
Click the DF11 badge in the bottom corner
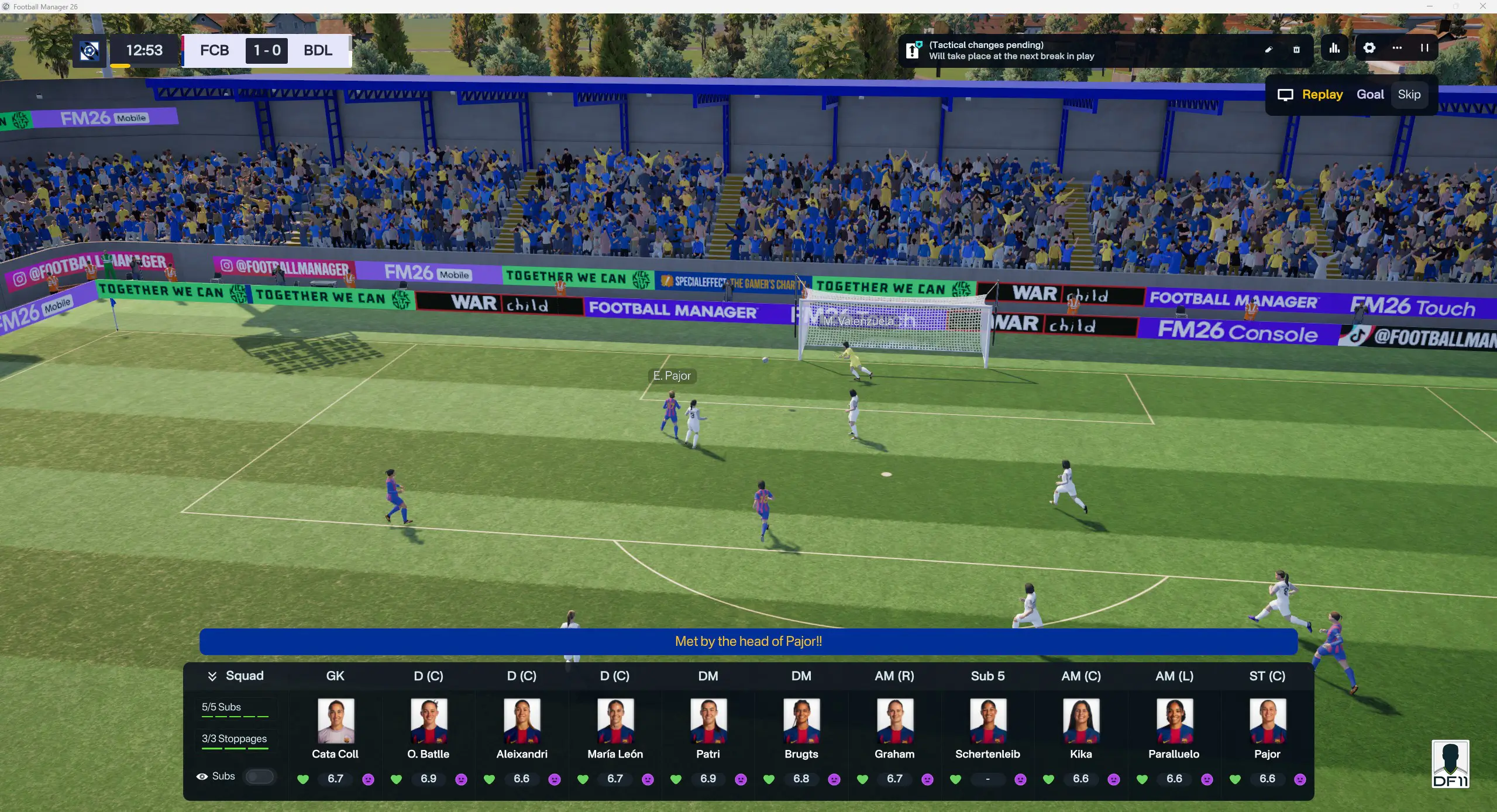(x=1451, y=764)
